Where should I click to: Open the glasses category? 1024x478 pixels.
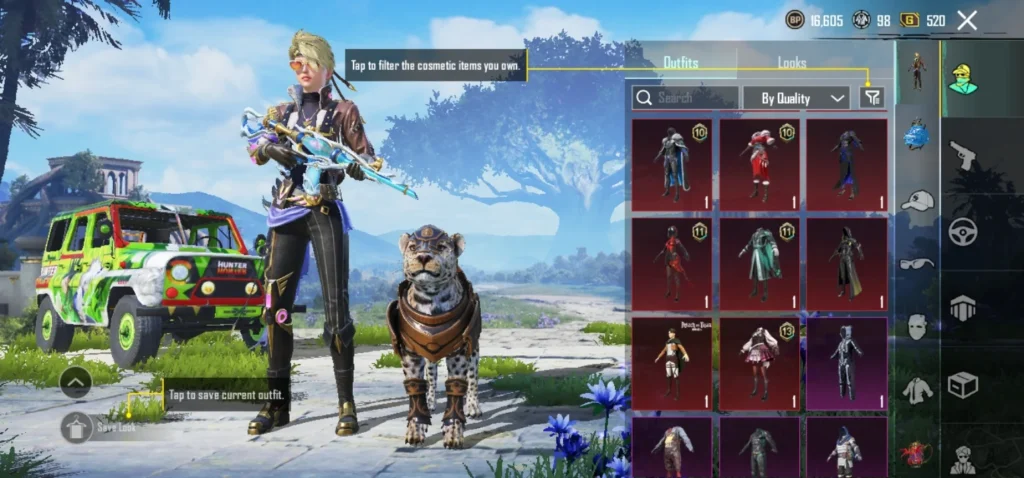[917, 264]
